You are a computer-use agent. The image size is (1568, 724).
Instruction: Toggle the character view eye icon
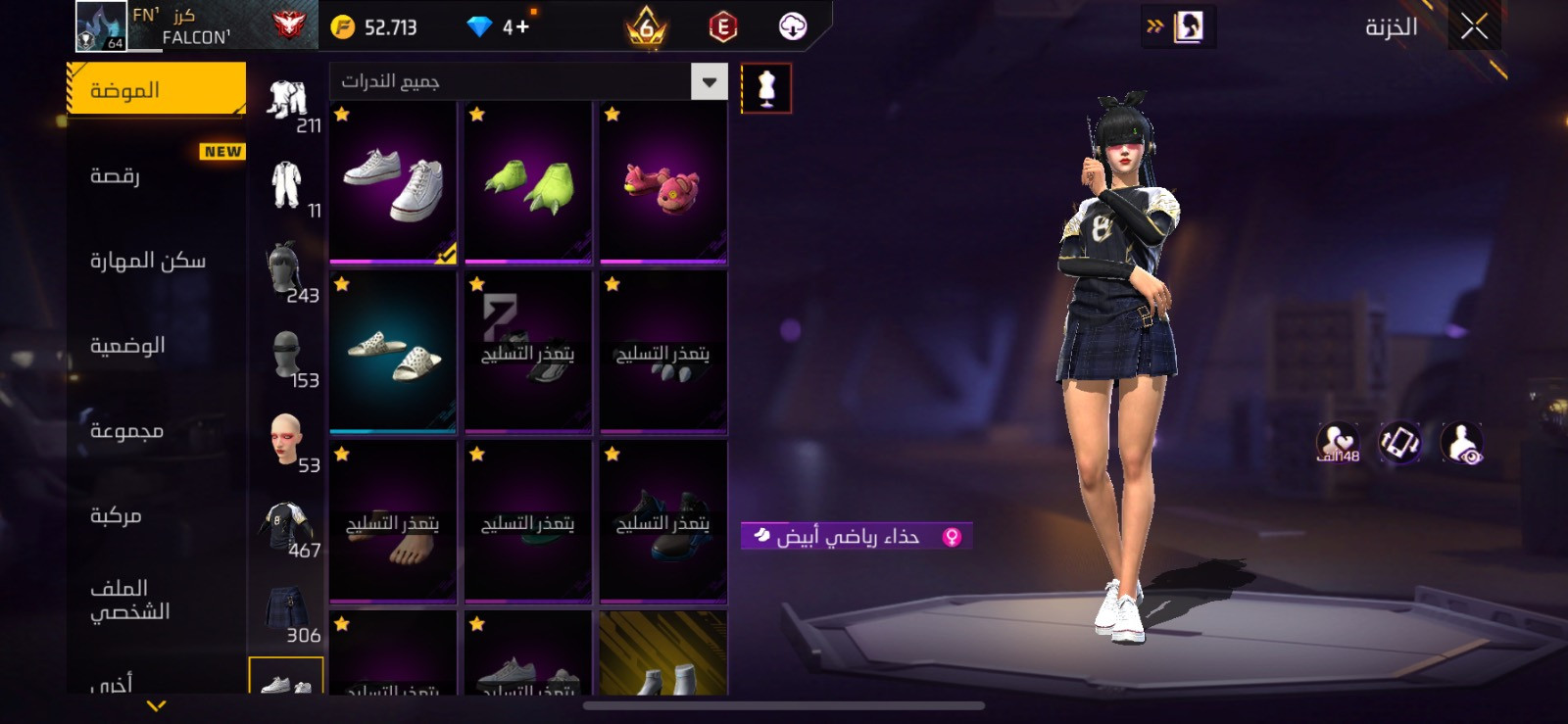click(x=1462, y=444)
